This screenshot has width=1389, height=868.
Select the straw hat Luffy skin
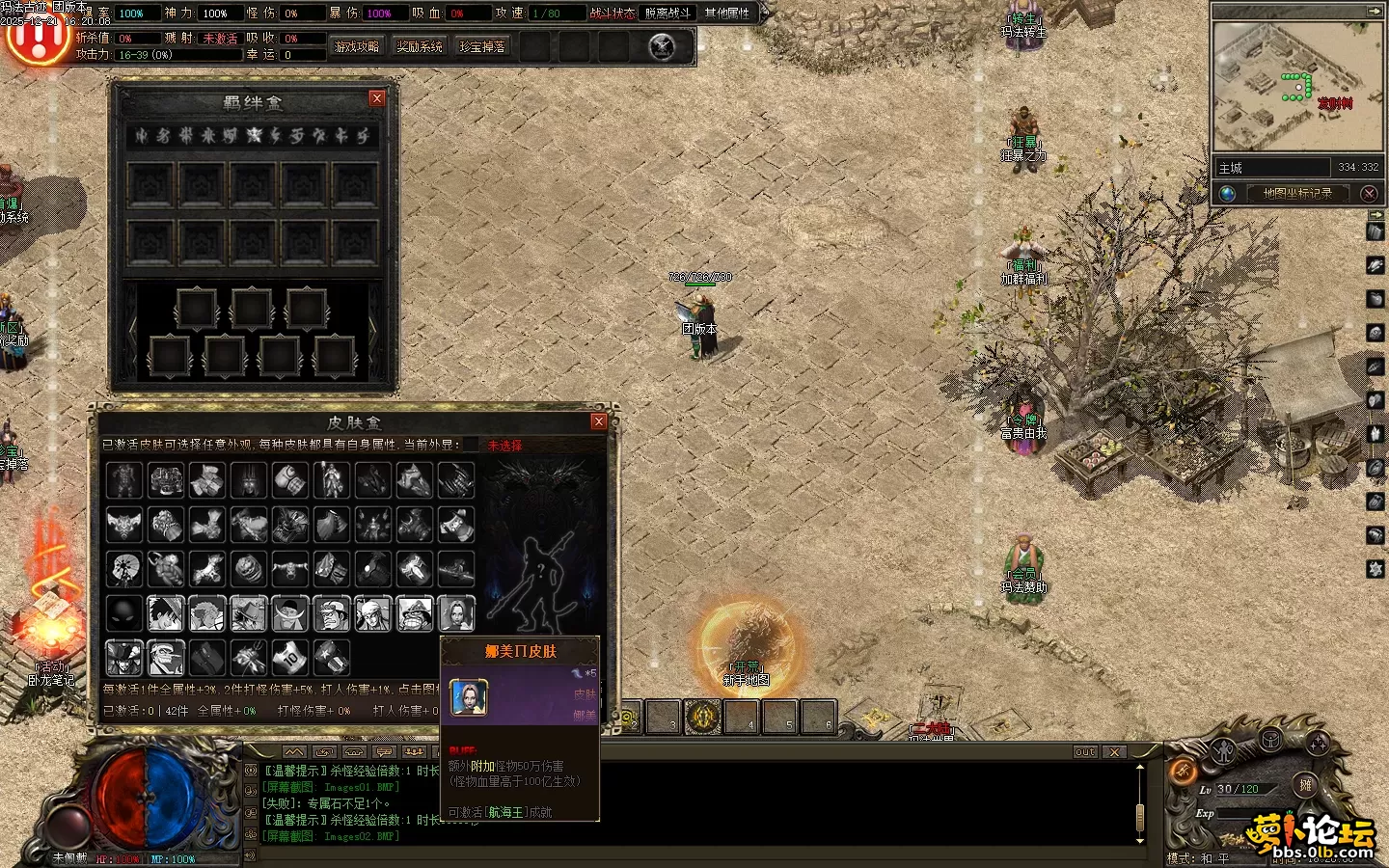[x=166, y=613]
